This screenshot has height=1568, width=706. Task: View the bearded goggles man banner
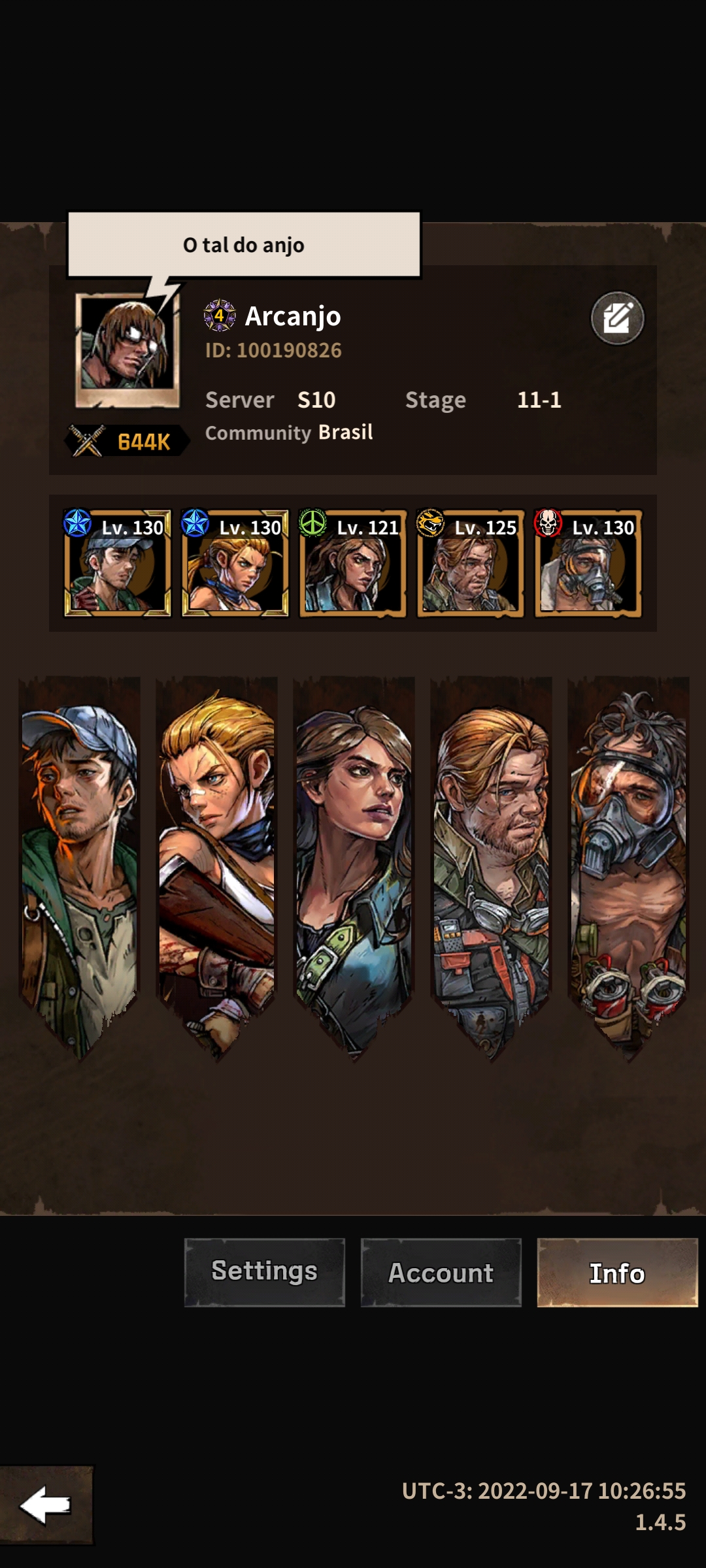492,862
